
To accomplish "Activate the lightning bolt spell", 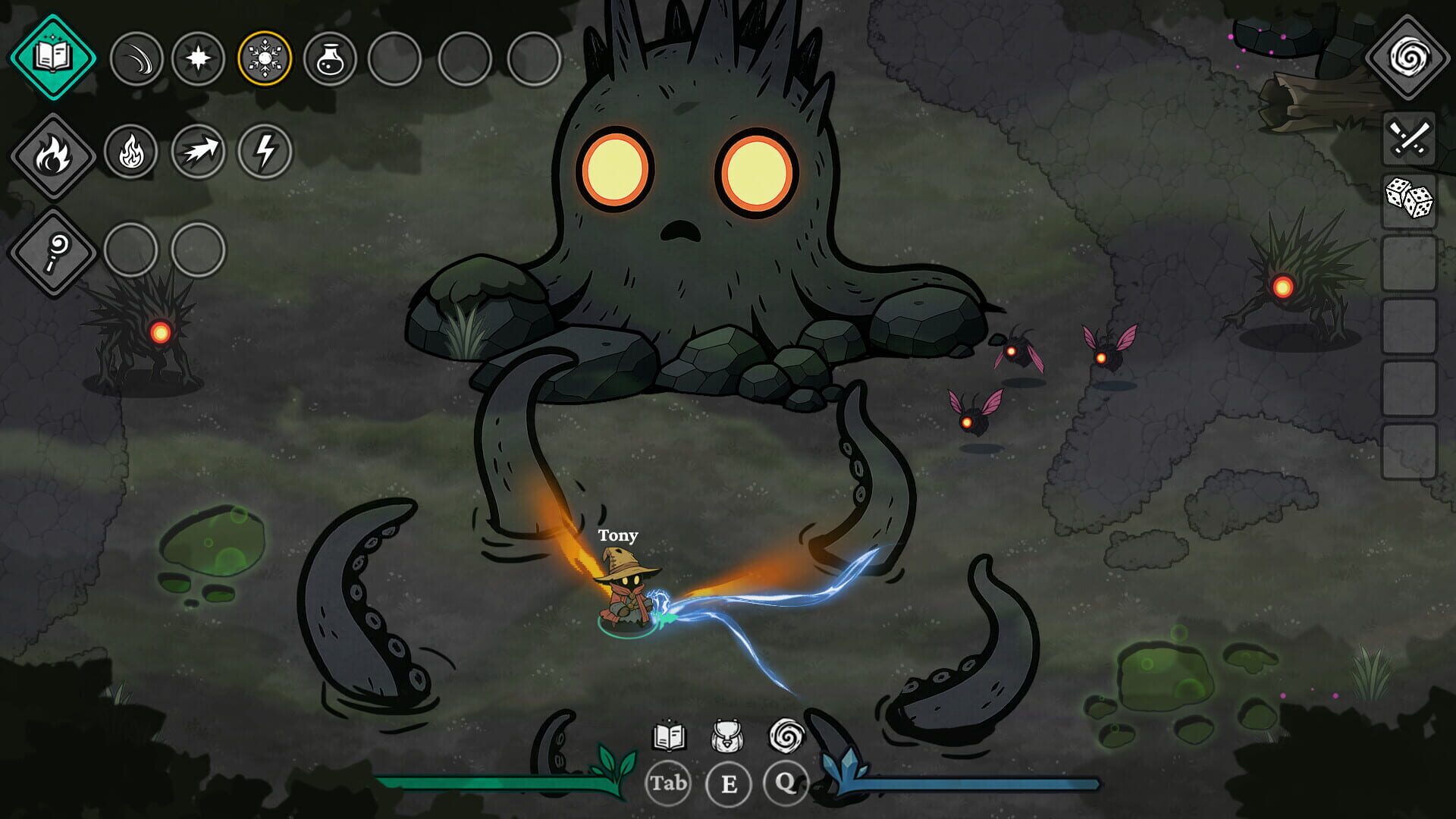I will click(265, 152).
